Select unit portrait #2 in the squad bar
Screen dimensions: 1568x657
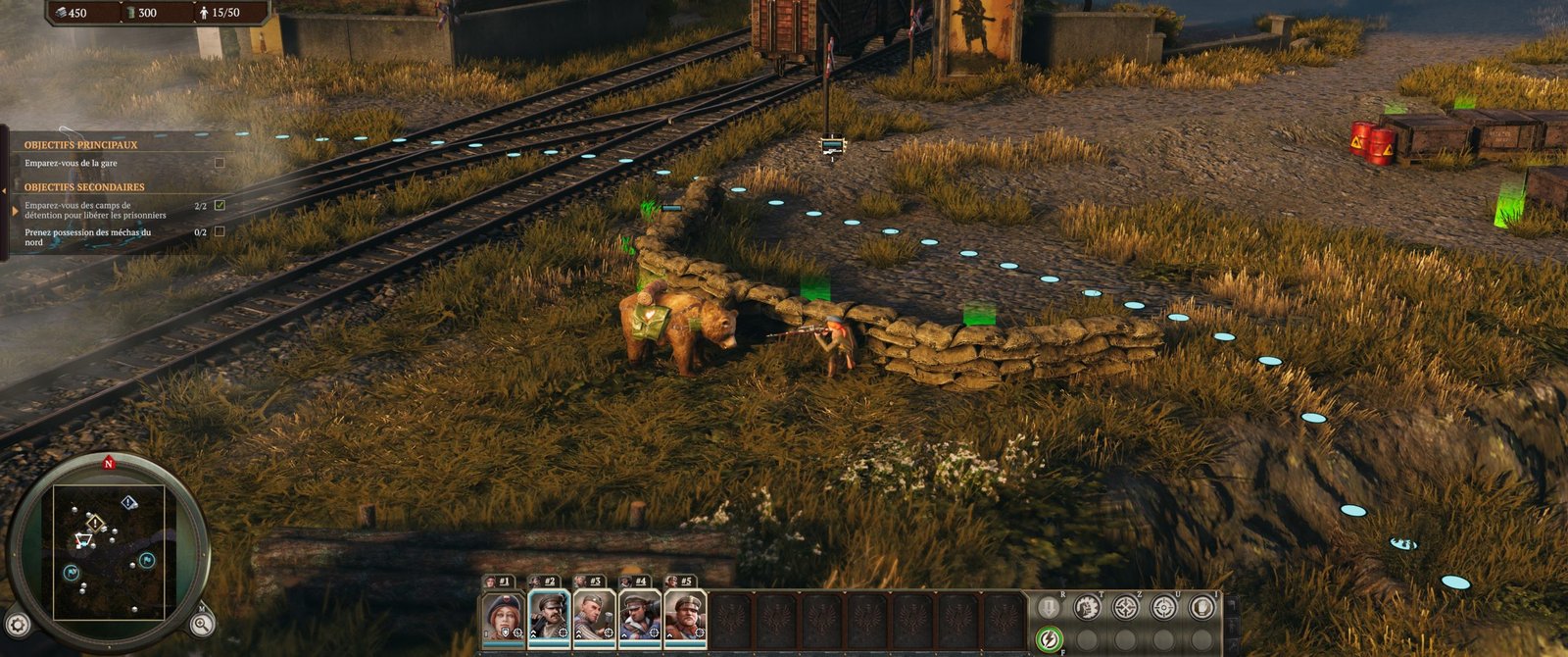tap(549, 616)
